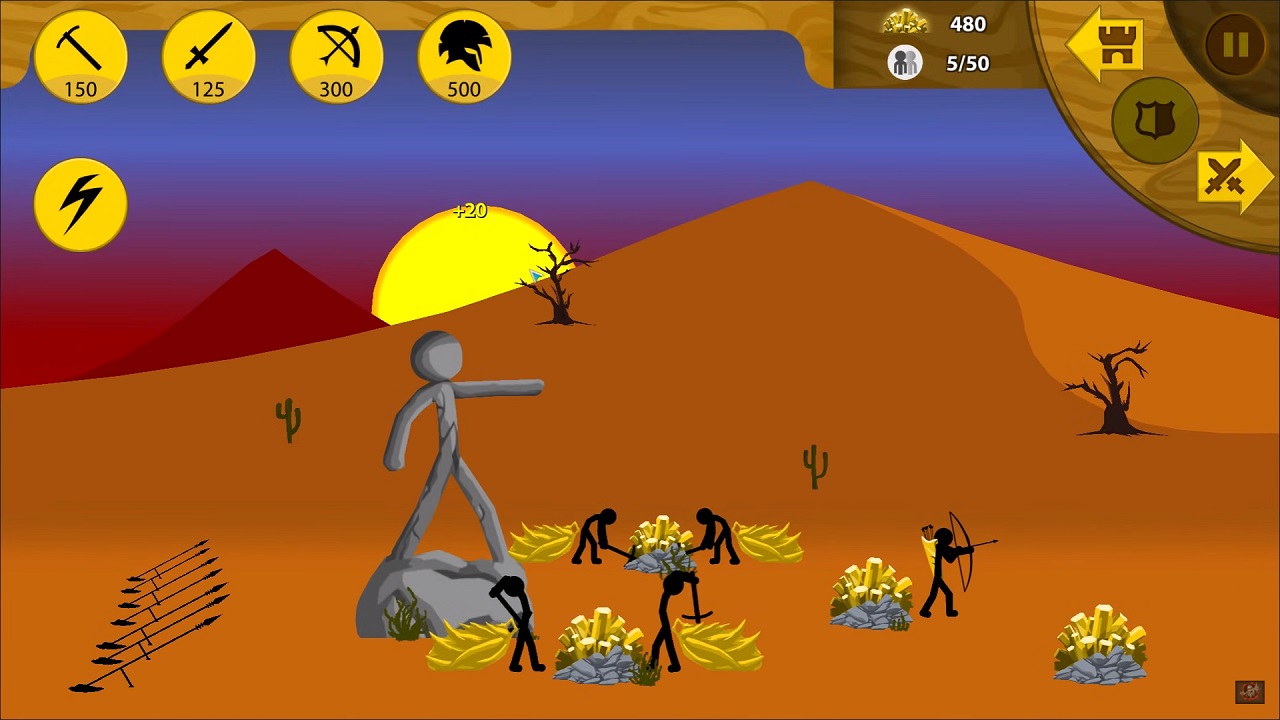Command the army to attack
Viewport: 1280px width, 720px height.
tap(1234, 177)
